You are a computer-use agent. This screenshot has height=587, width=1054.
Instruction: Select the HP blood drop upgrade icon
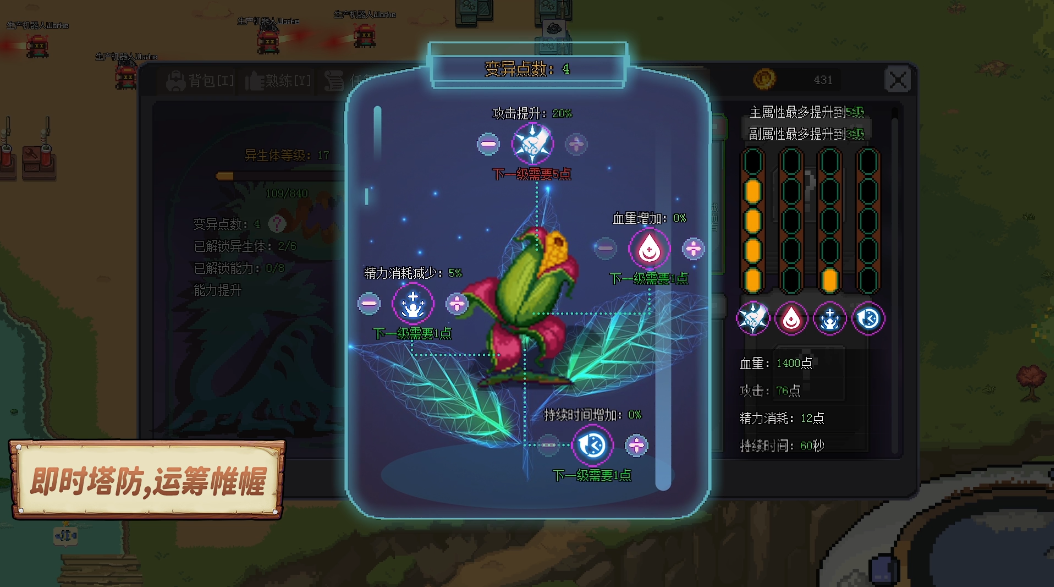[x=649, y=248]
